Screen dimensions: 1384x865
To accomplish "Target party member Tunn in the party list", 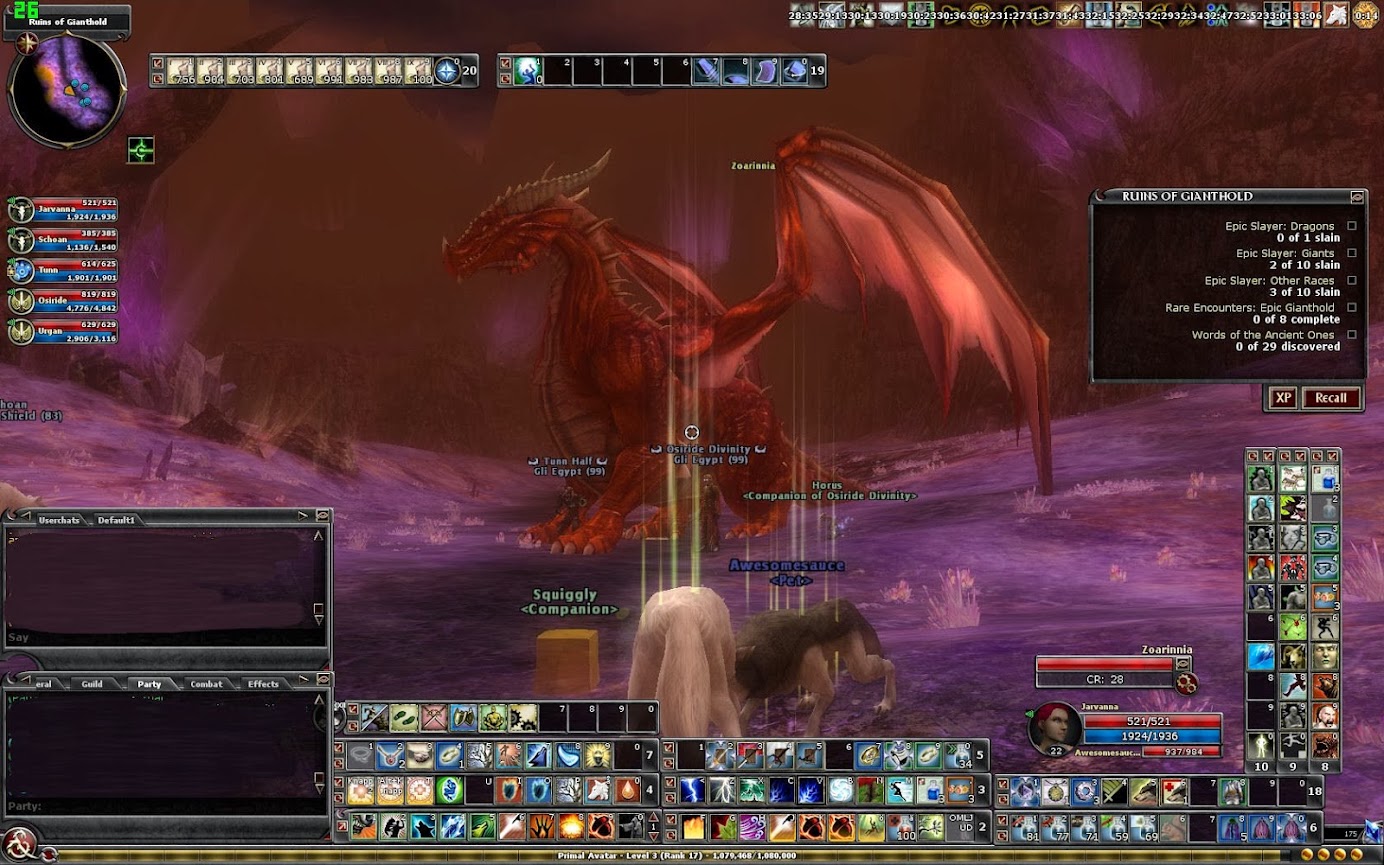I will (x=21, y=271).
